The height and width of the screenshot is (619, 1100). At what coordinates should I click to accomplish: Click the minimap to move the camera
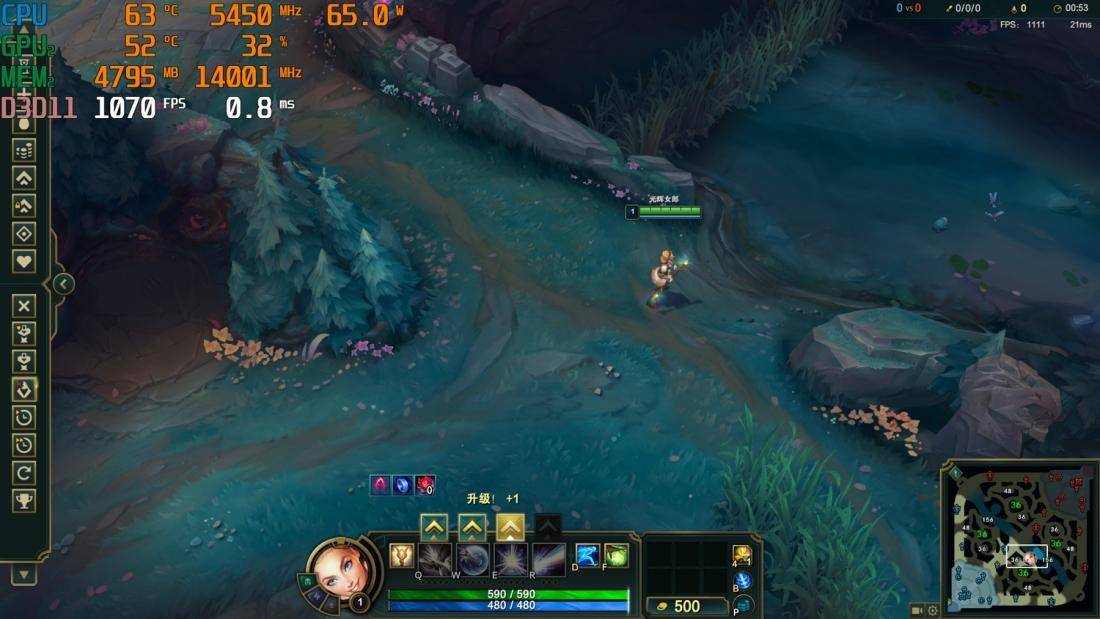tap(1018, 540)
